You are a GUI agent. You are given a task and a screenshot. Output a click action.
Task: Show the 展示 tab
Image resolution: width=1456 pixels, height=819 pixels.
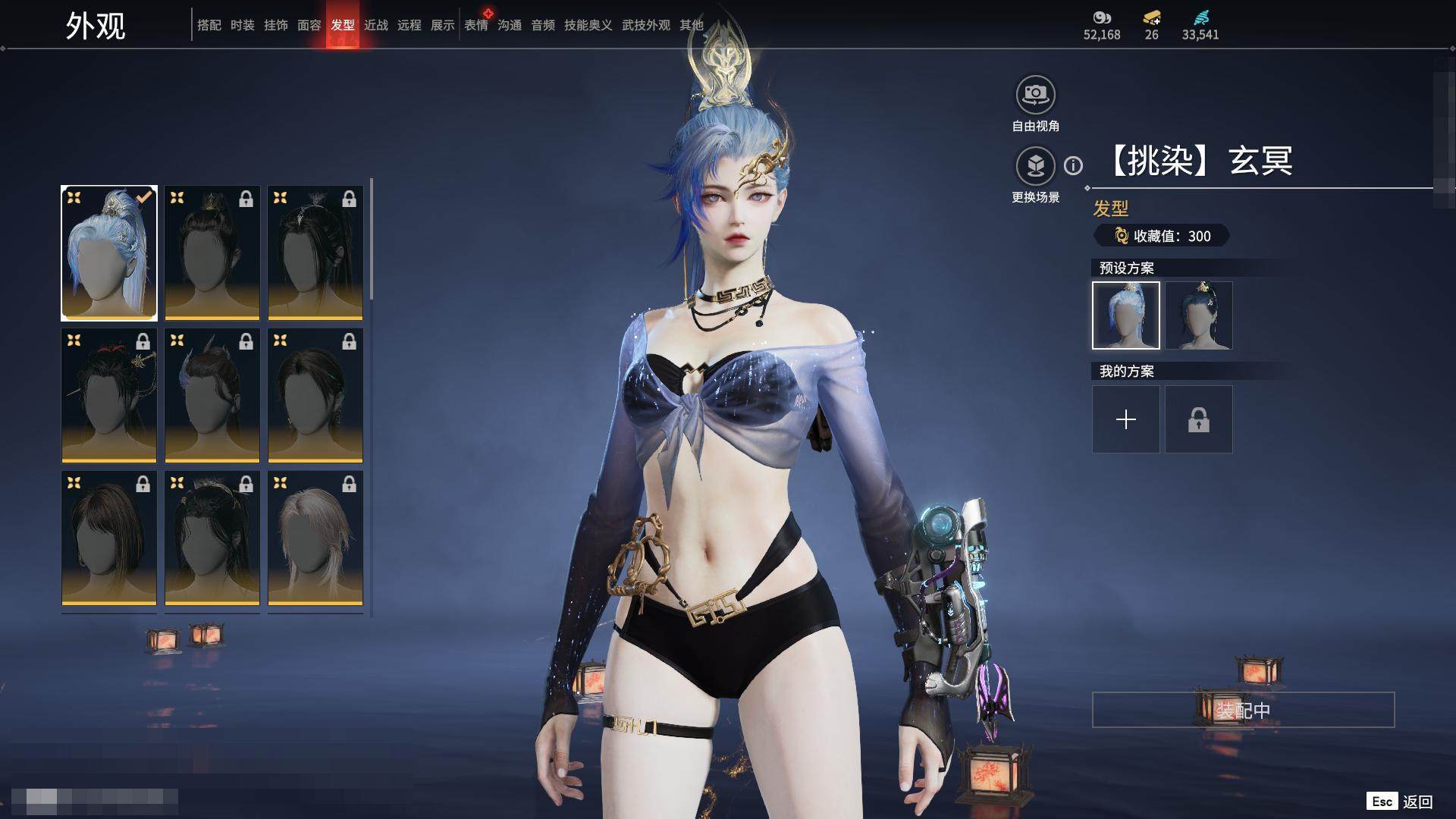click(x=443, y=25)
